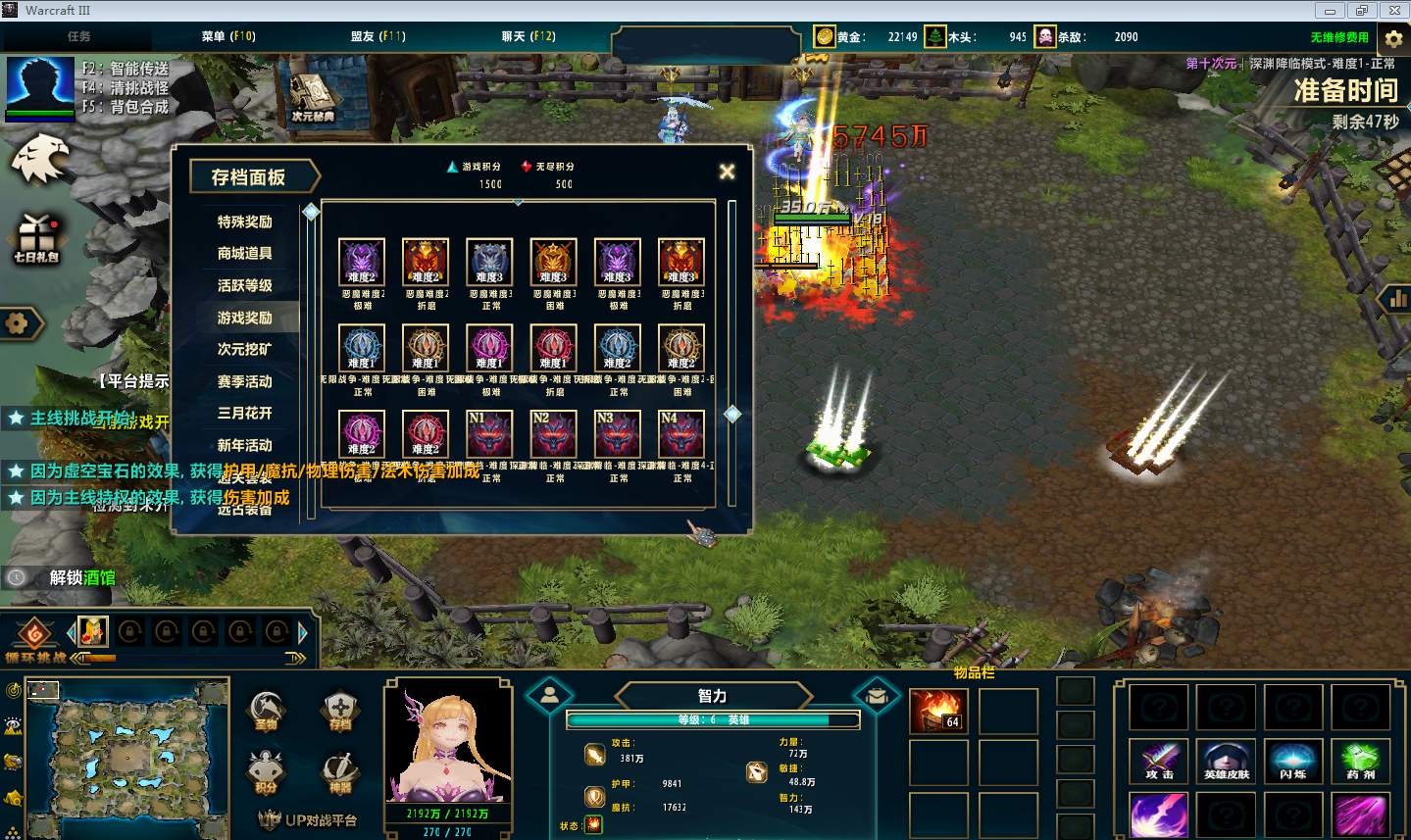Open the 圣物 relic button
The height and width of the screenshot is (840, 1411).
click(266, 711)
